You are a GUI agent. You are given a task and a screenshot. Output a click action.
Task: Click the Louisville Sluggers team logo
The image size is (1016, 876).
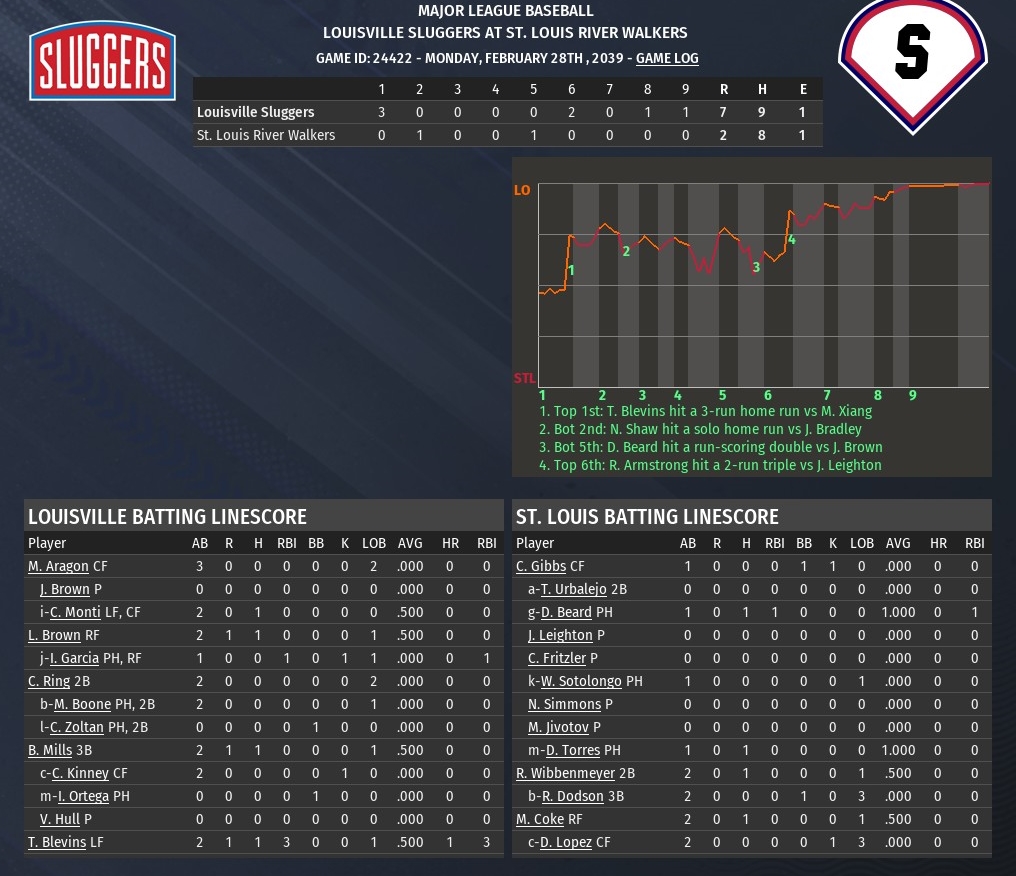click(x=102, y=62)
